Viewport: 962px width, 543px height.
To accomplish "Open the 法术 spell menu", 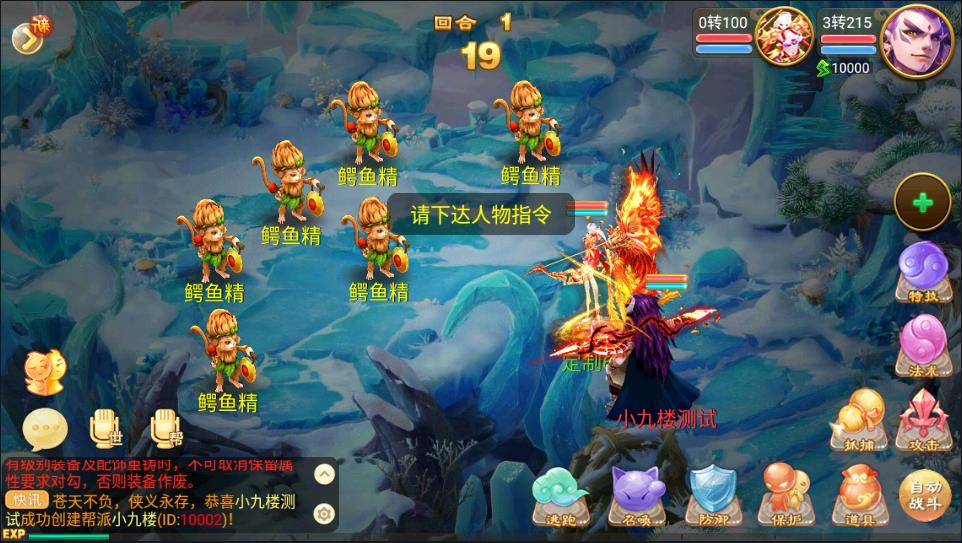I will [x=921, y=342].
